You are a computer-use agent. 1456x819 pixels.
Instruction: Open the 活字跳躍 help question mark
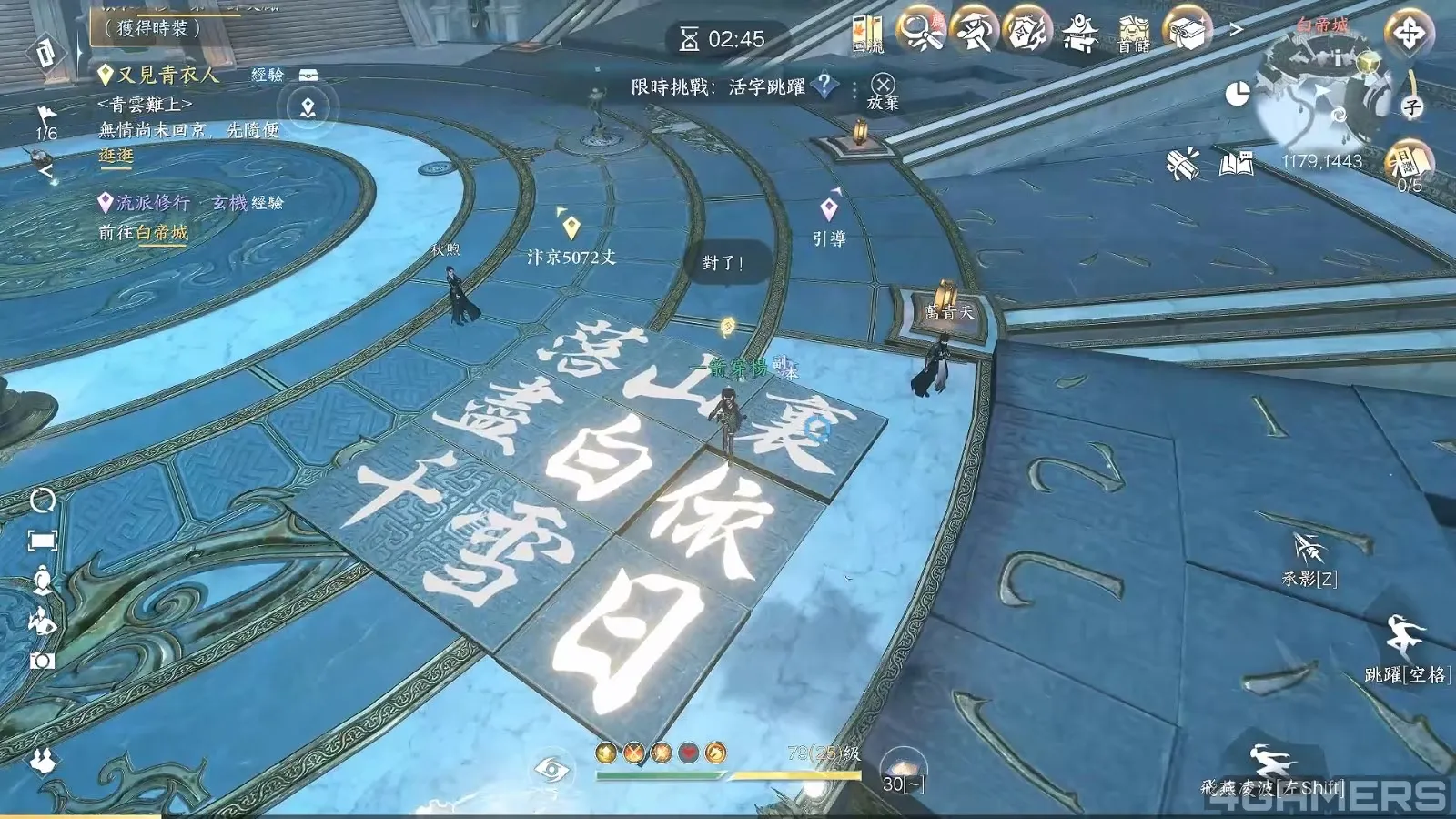pyautogui.click(x=822, y=88)
